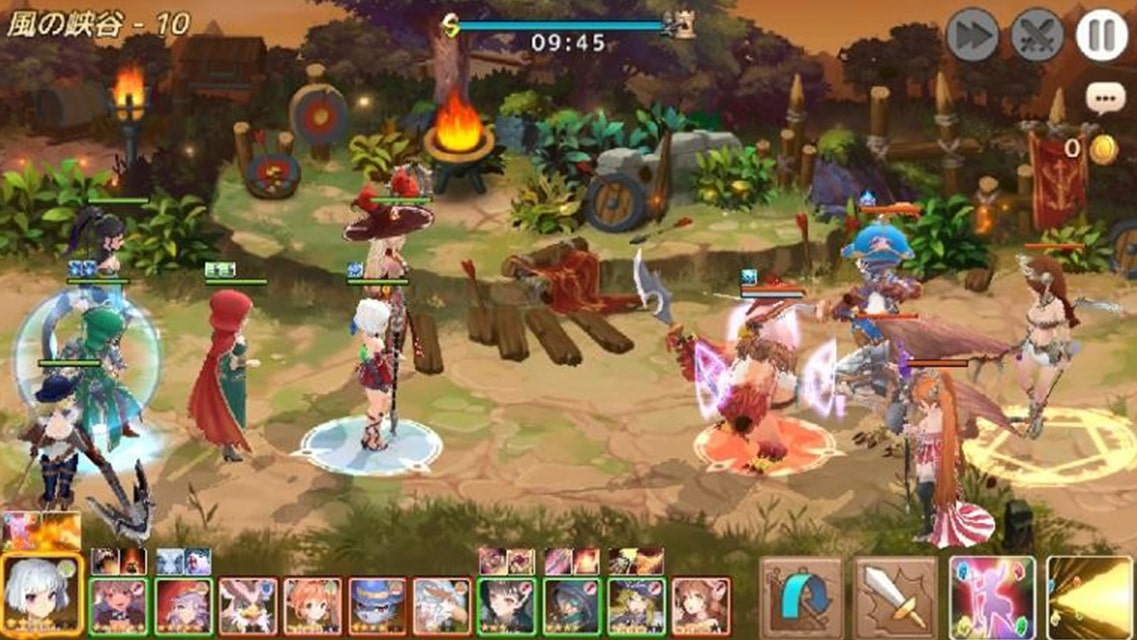Select the last brown-haired girl portrait
The image size is (1137, 640).
tap(700, 606)
